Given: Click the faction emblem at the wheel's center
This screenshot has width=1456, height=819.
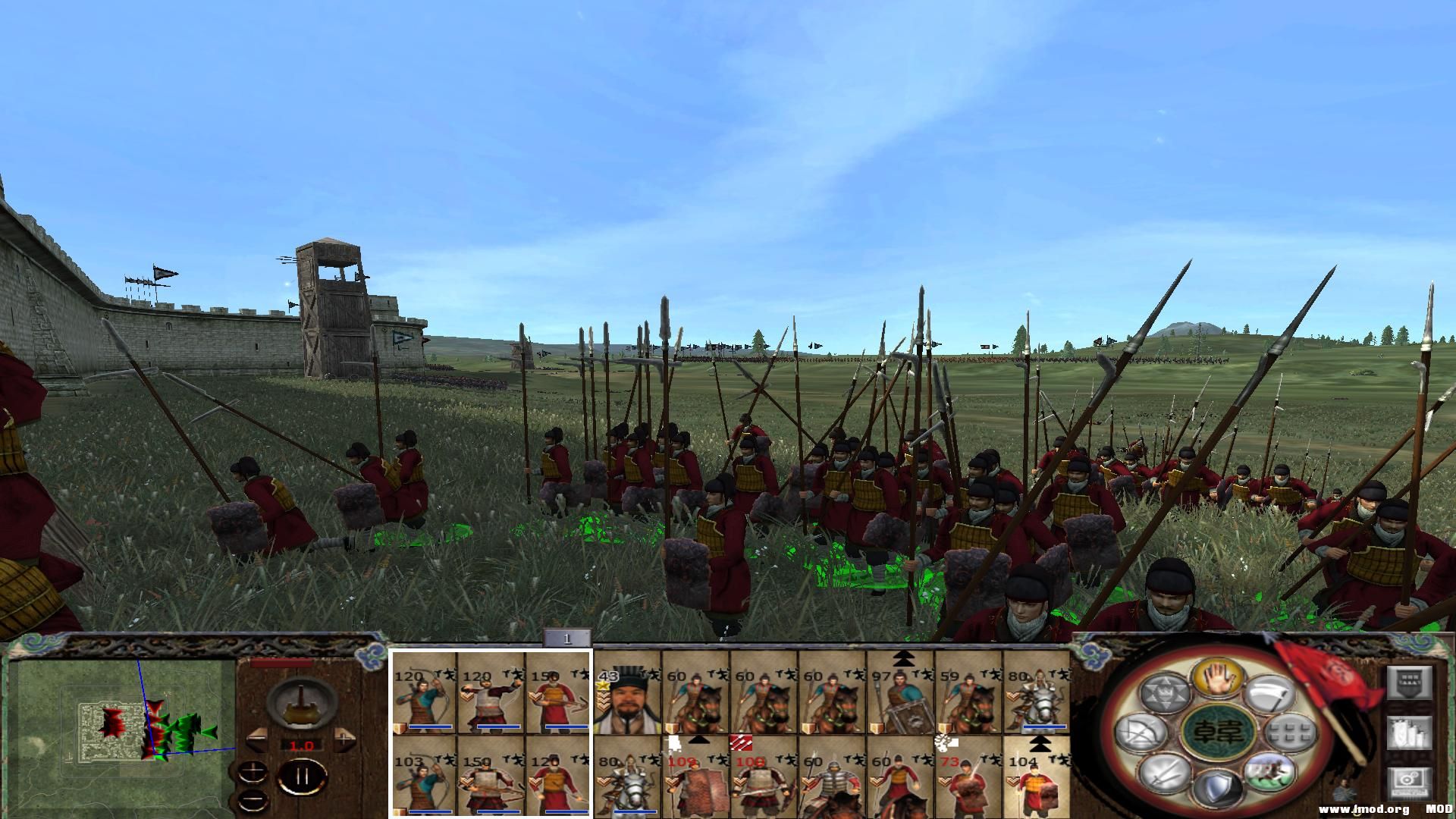Looking at the screenshot, I should click(1218, 732).
